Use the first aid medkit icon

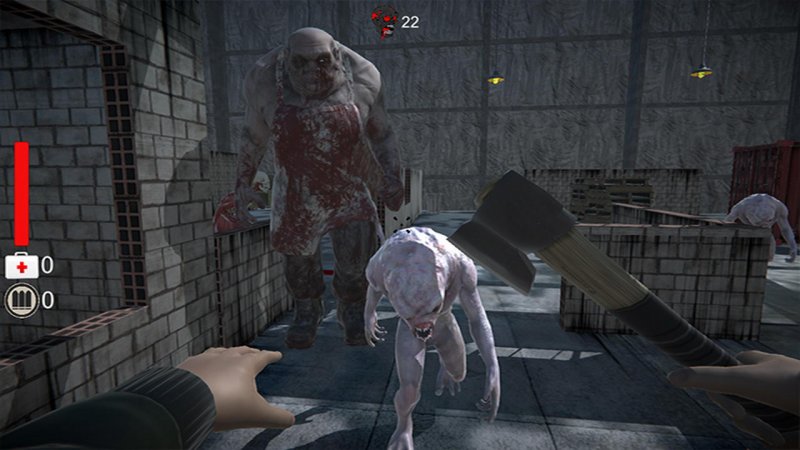[21, 265]
